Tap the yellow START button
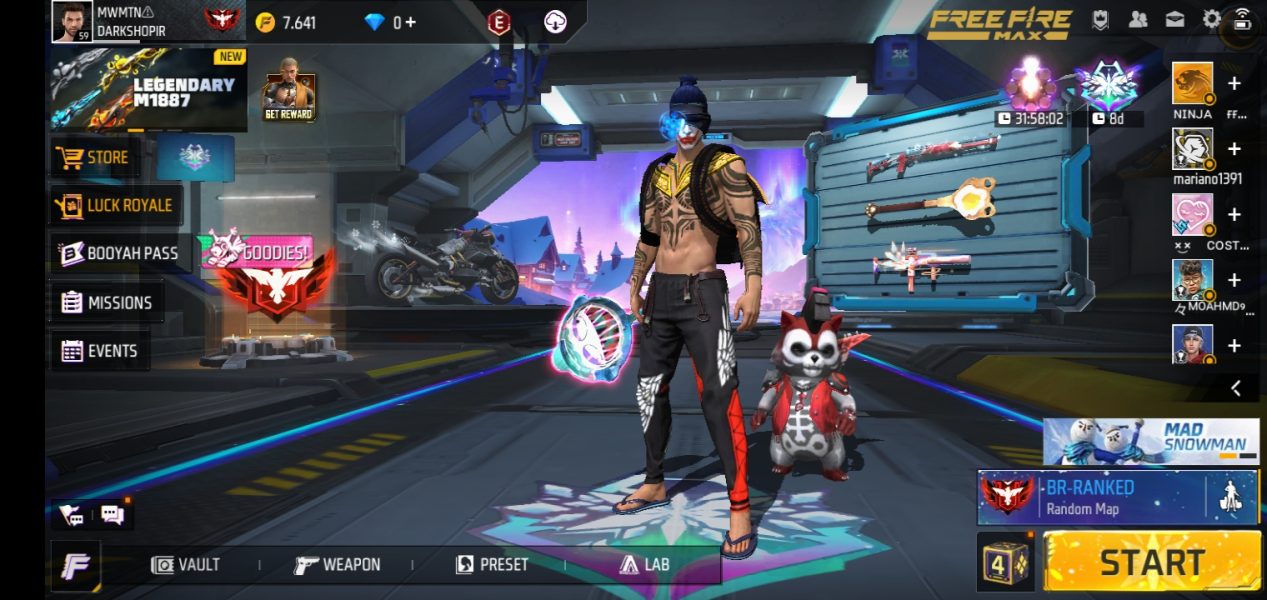The image size is (1267, 600). [1152, 561]
